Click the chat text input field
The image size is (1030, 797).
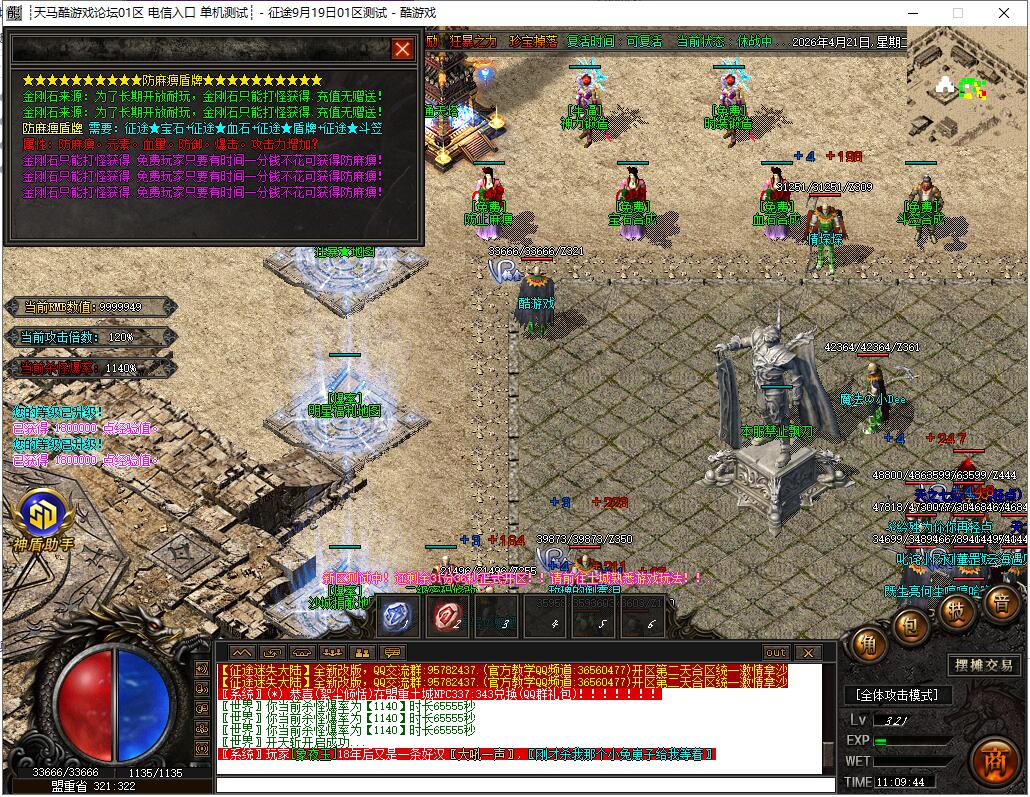pyautogui.click(x=520, y=784)
